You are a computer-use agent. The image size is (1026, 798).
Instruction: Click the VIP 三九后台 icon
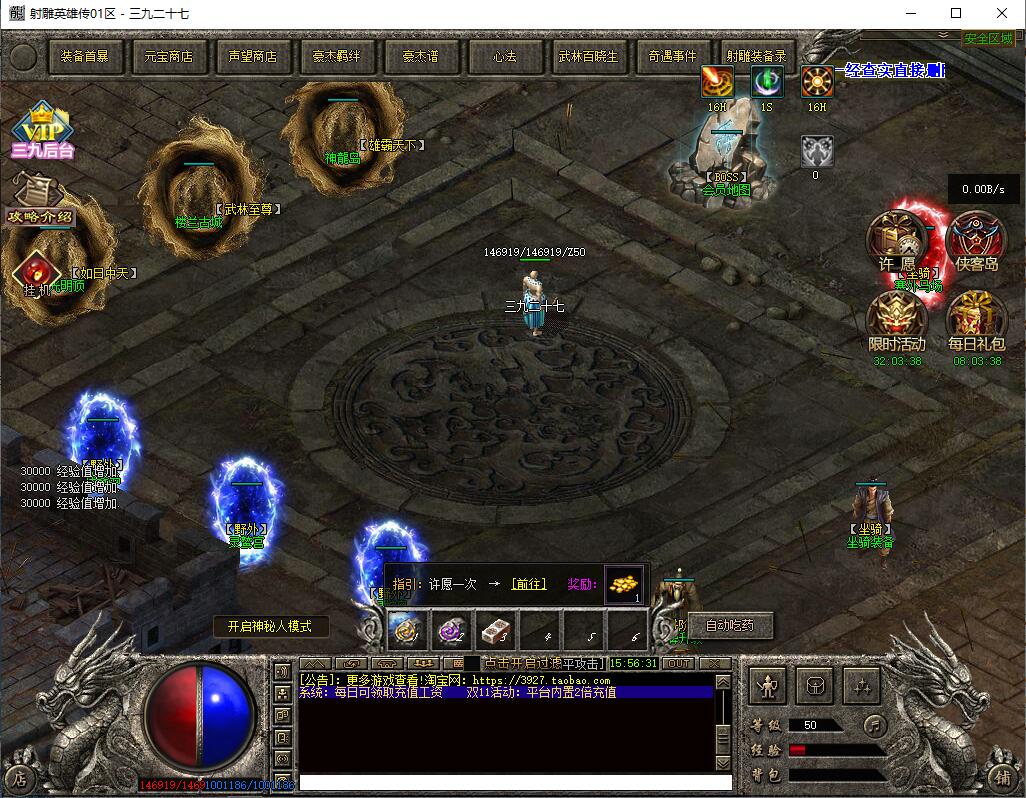point(41,130)
